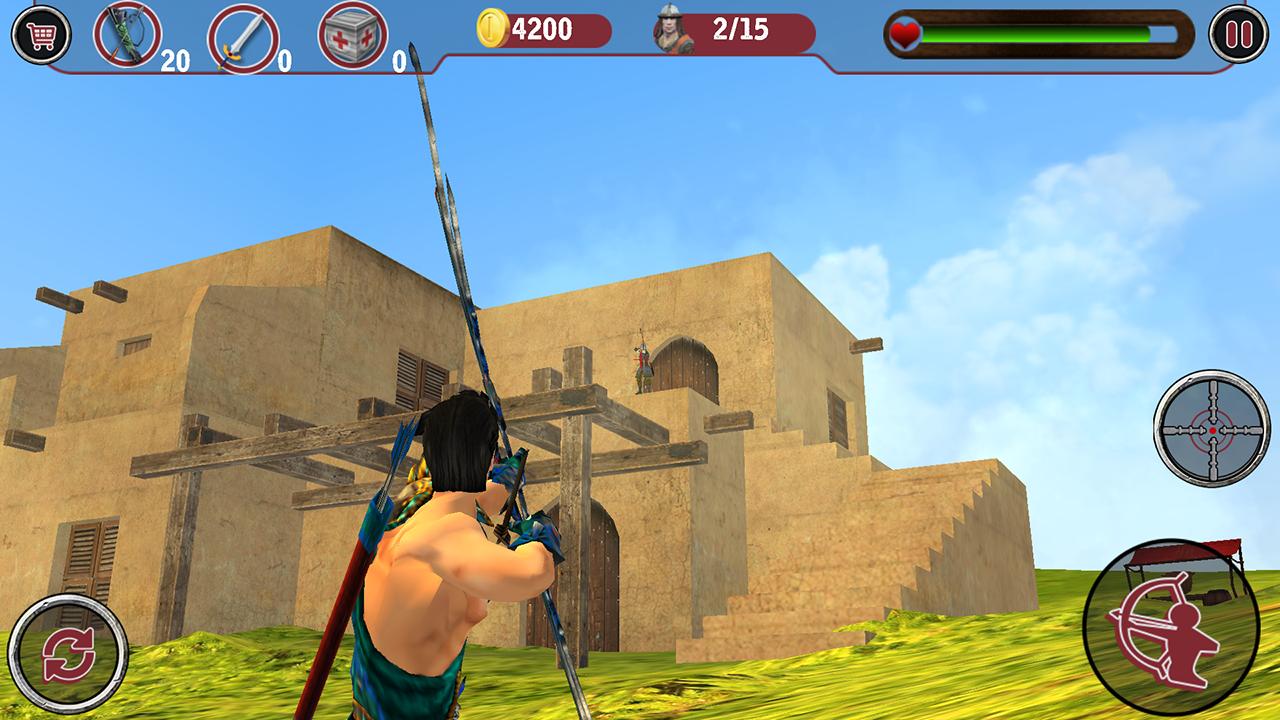The image size is (1280, 720).
Task: Tap the green health bar
Action: [1040, 32]
